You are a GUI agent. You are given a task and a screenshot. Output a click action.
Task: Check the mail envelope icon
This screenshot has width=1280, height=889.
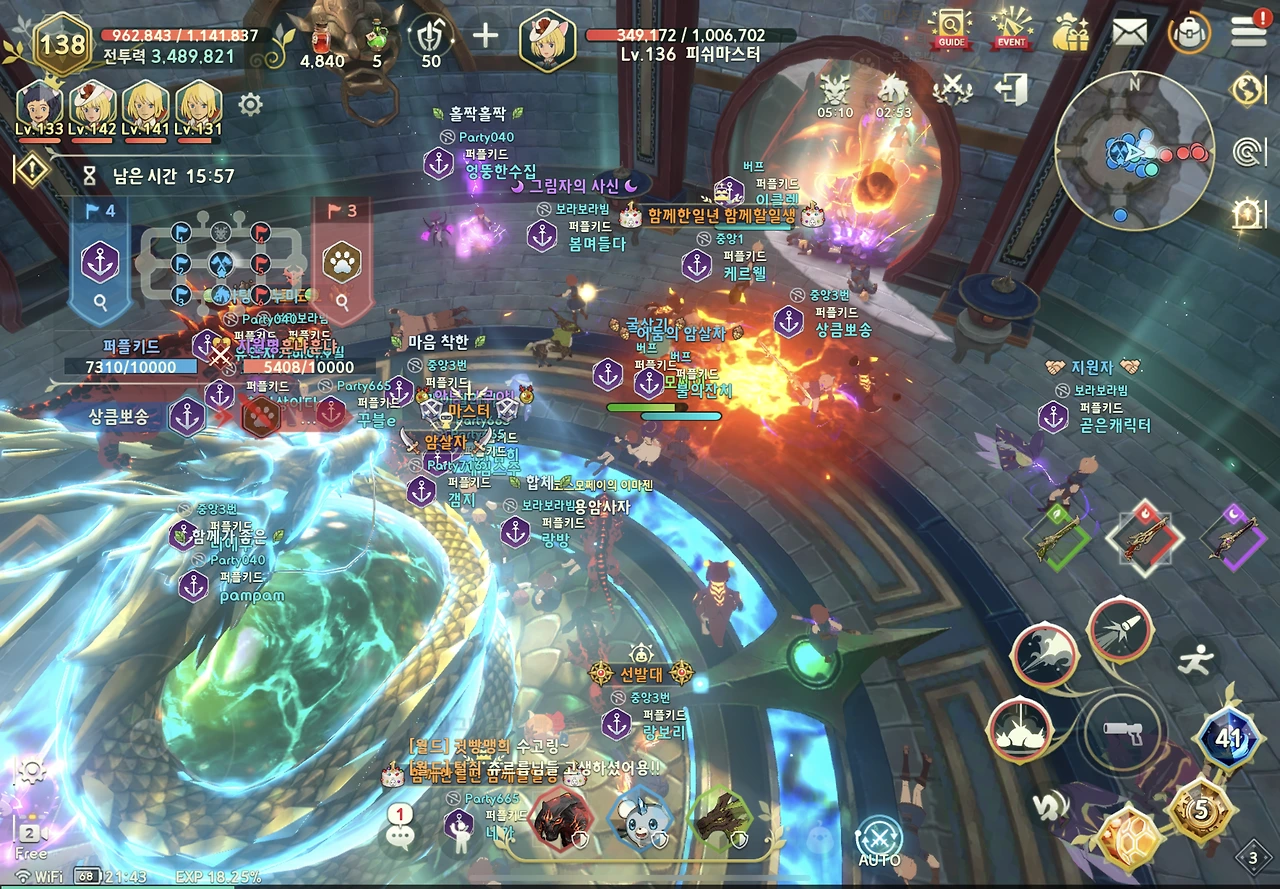coord(1129,32)
